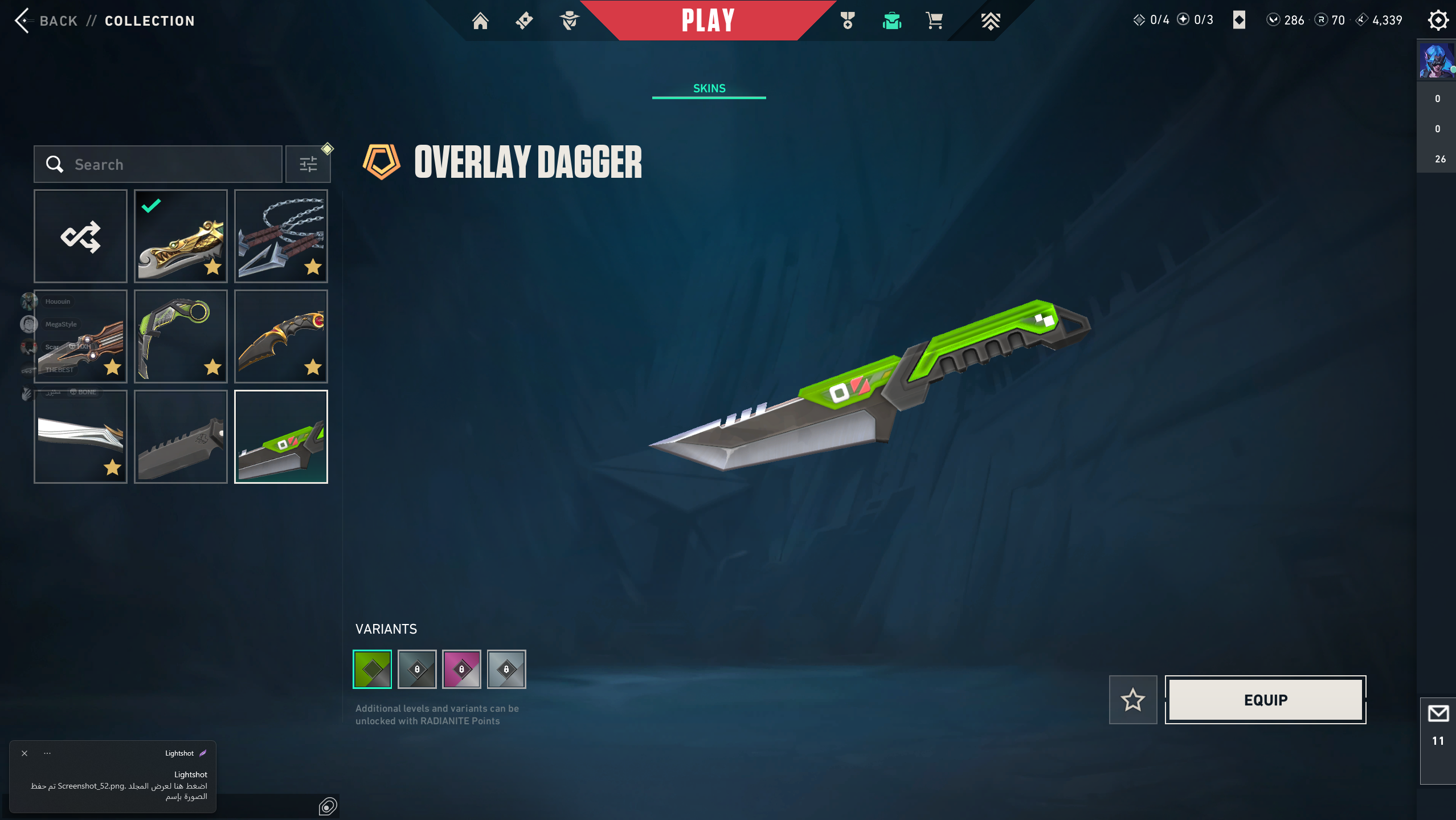Open the shopping cart store
Screen dimensions: 1456x820
(934, 21)
